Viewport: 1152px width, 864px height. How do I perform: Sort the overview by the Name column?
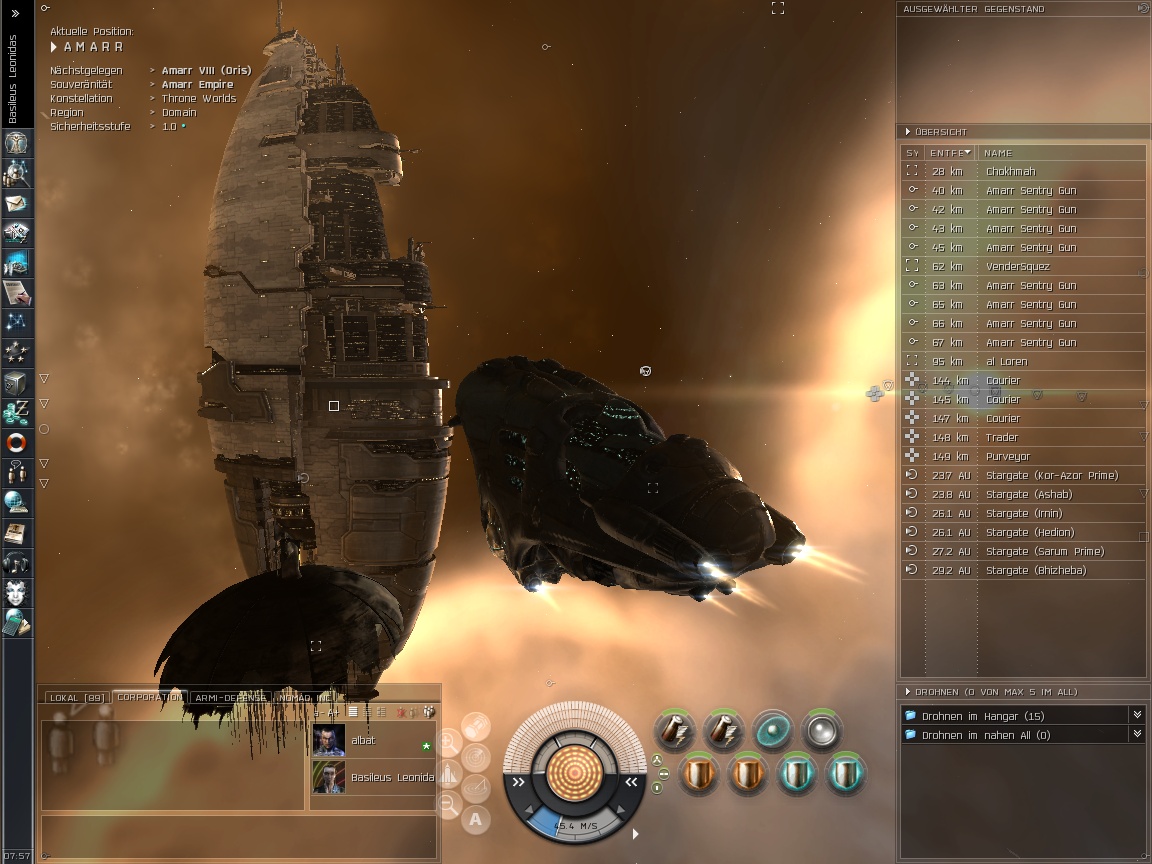(1000, 153)
